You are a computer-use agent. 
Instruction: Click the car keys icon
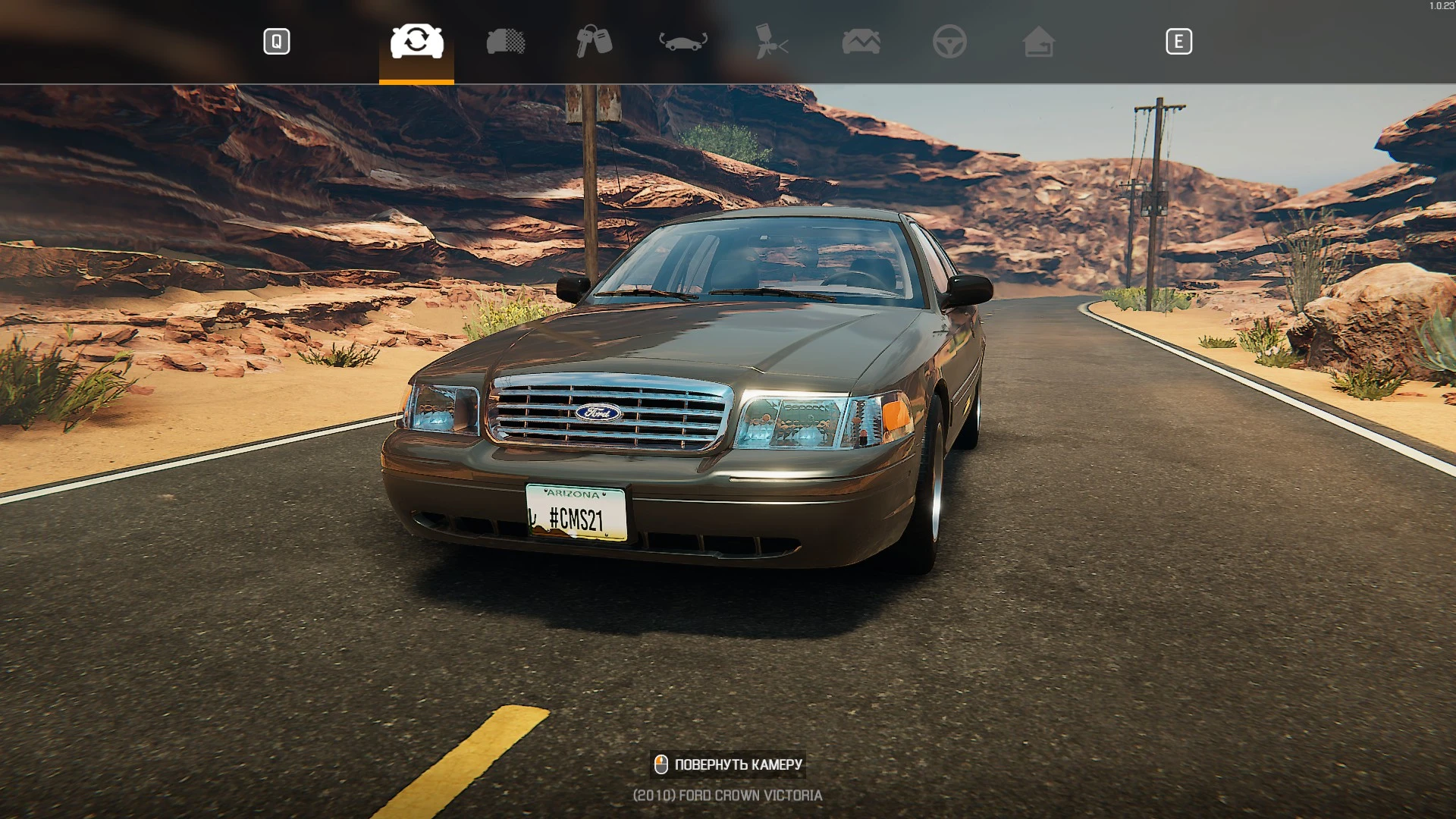click(x=595, y=42)
